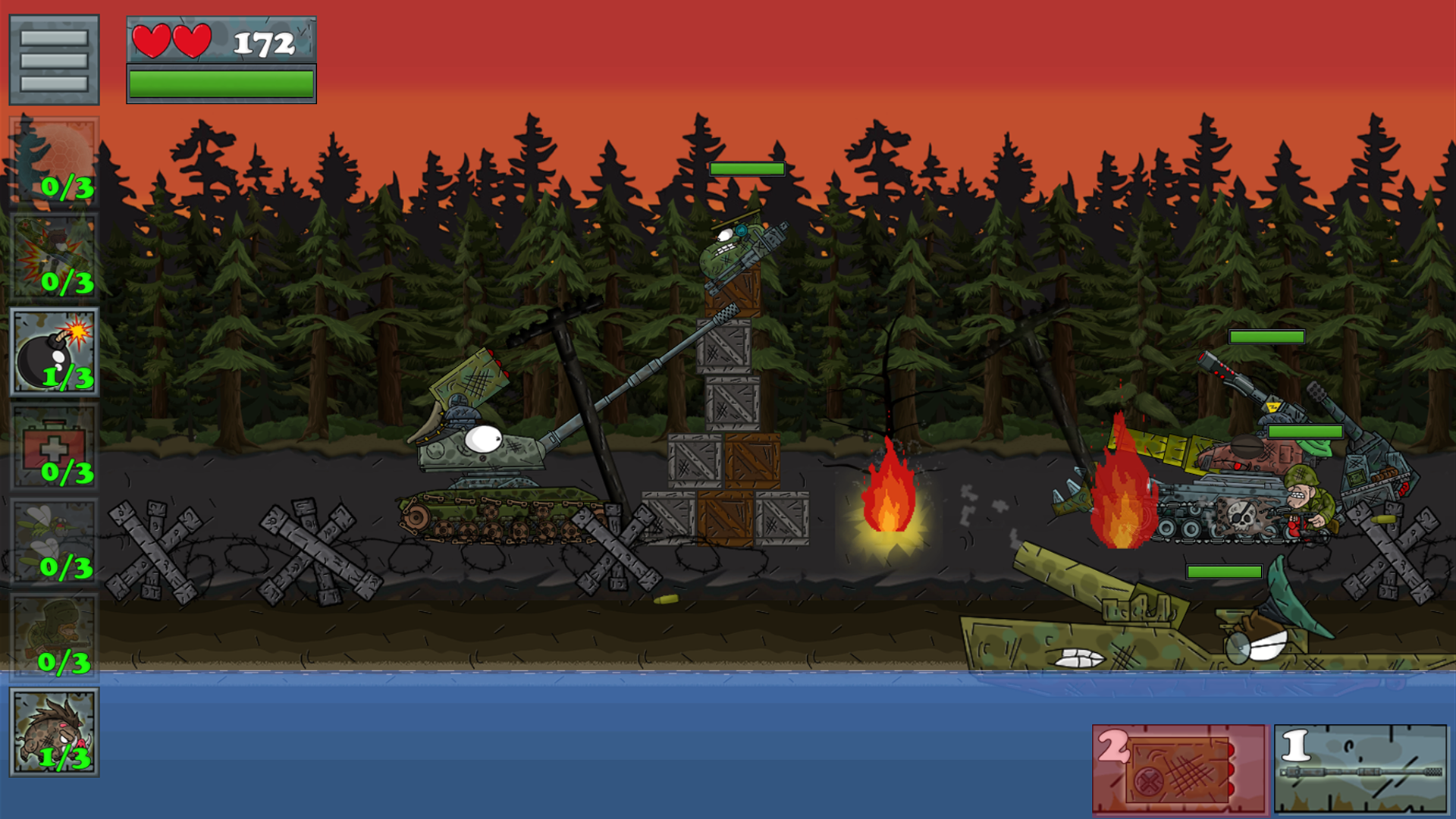The width and height of the screenshot is (1456, 819).
Task: Click the burning fire between the tanks
Action: 887,497
